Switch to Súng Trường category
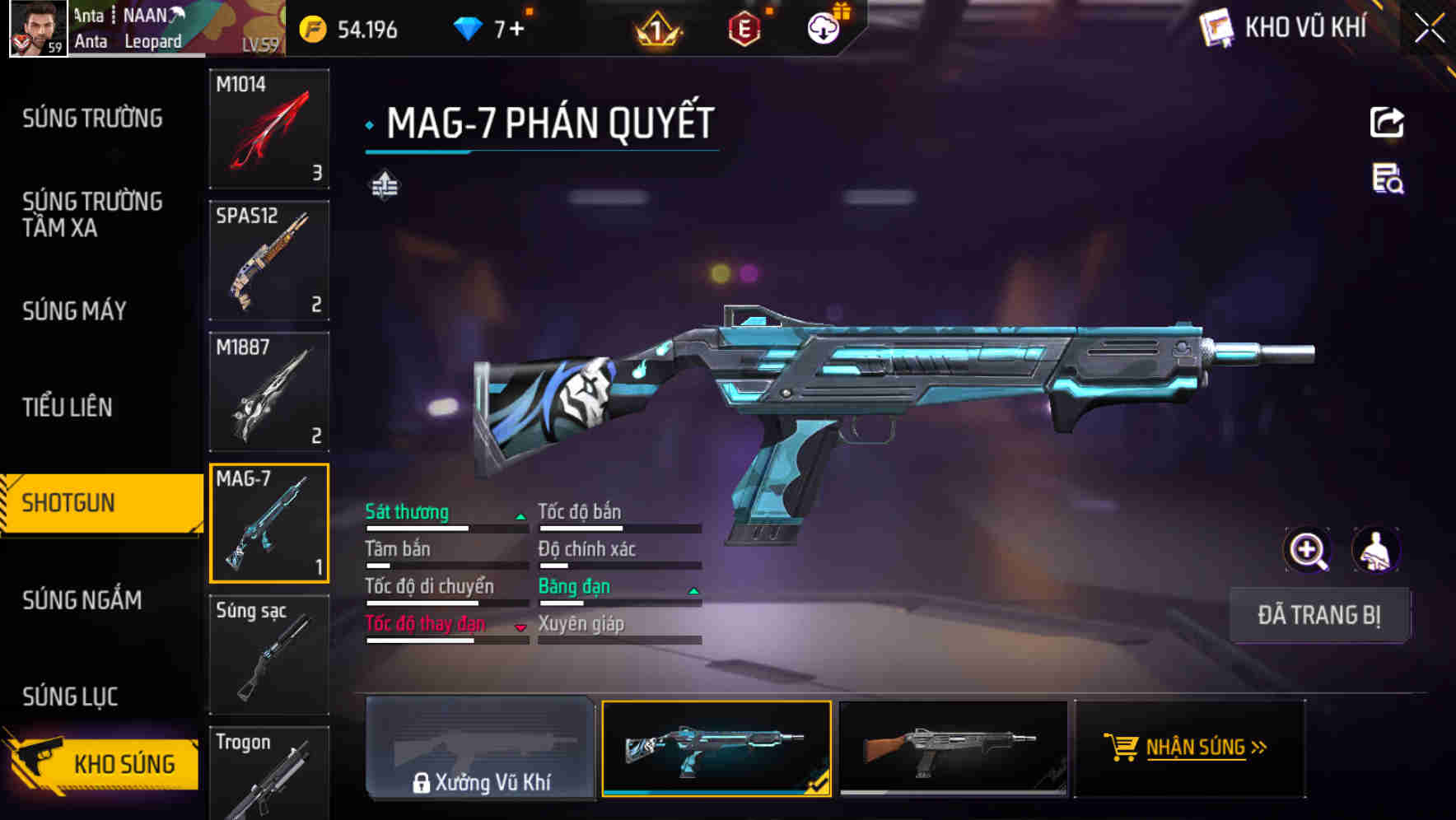The height and width of the screenshot is (820, 1456). [x=92, y=119]
